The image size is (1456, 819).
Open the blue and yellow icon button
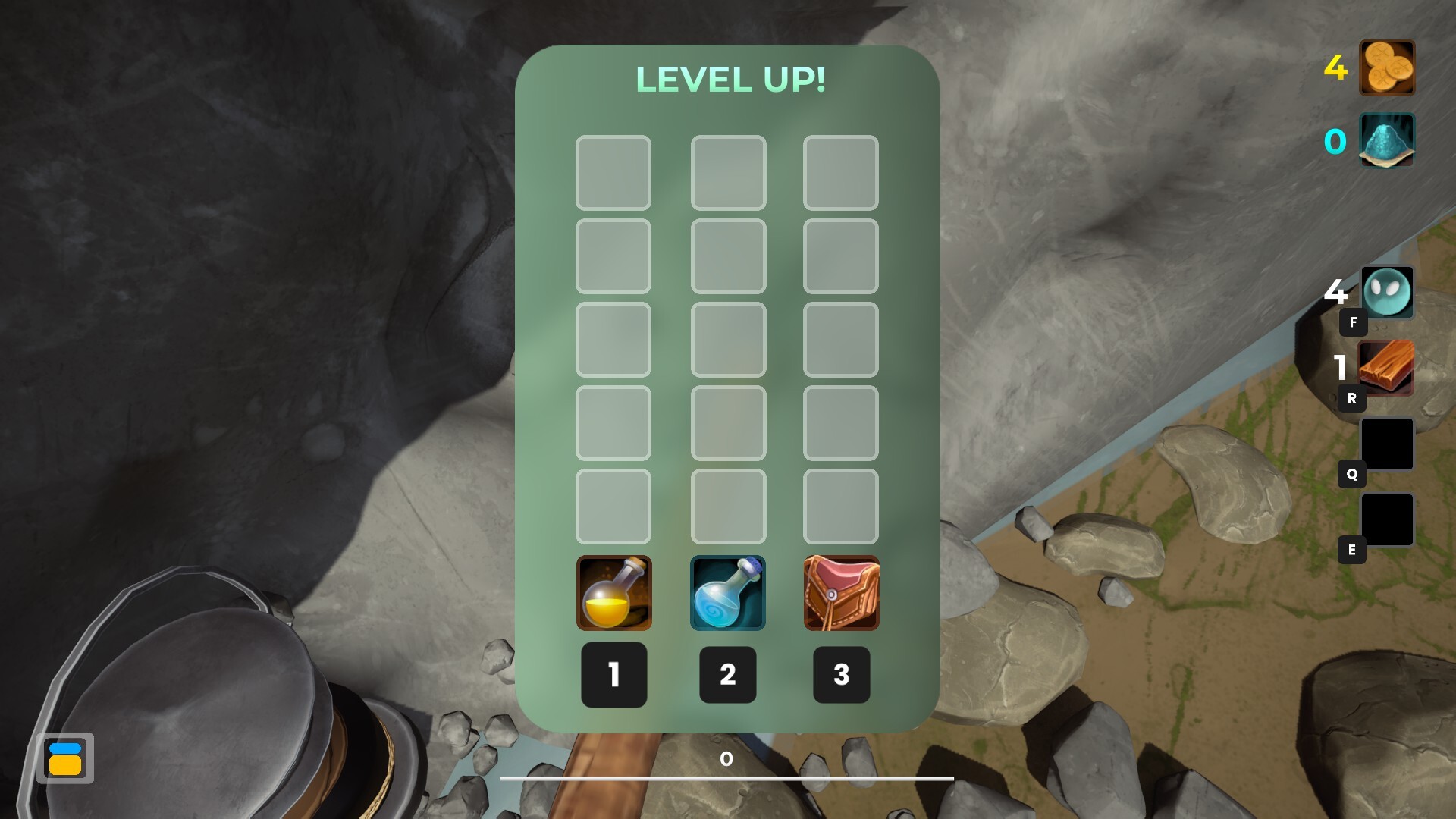pos(65,758)
